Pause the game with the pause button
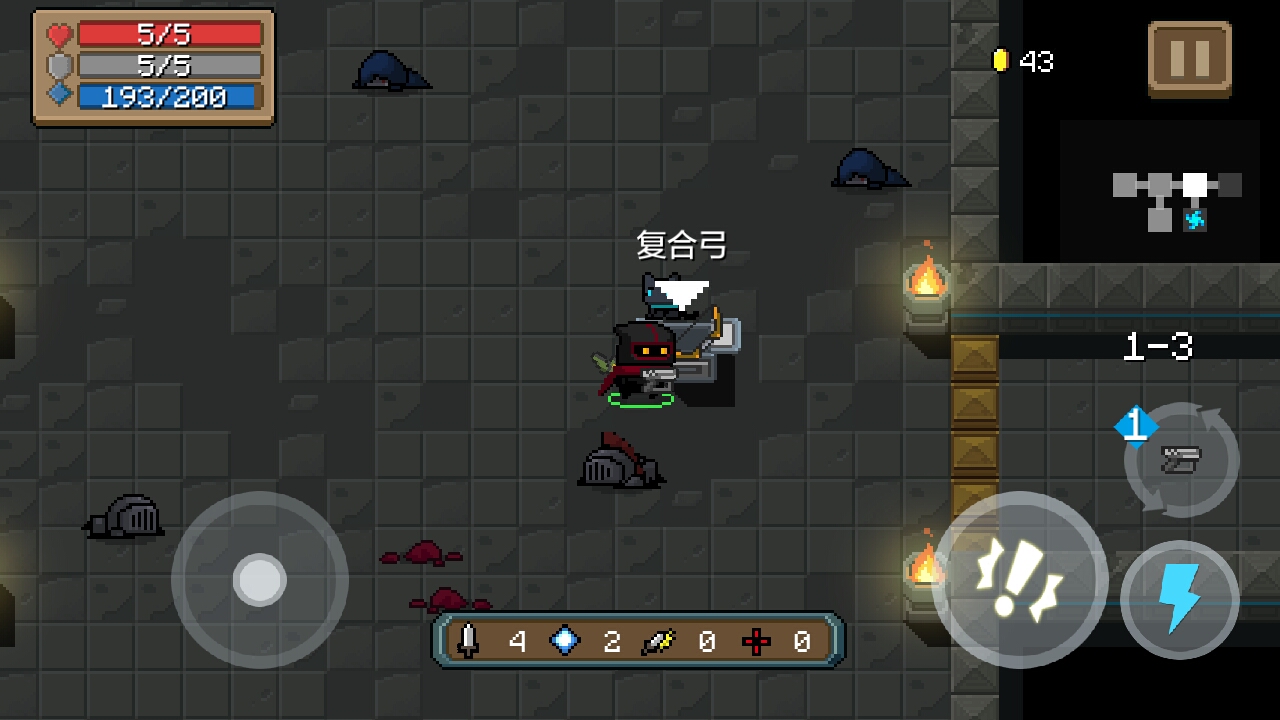The height and width of the screenshot is (720, 1280). tap(1189, 59)
